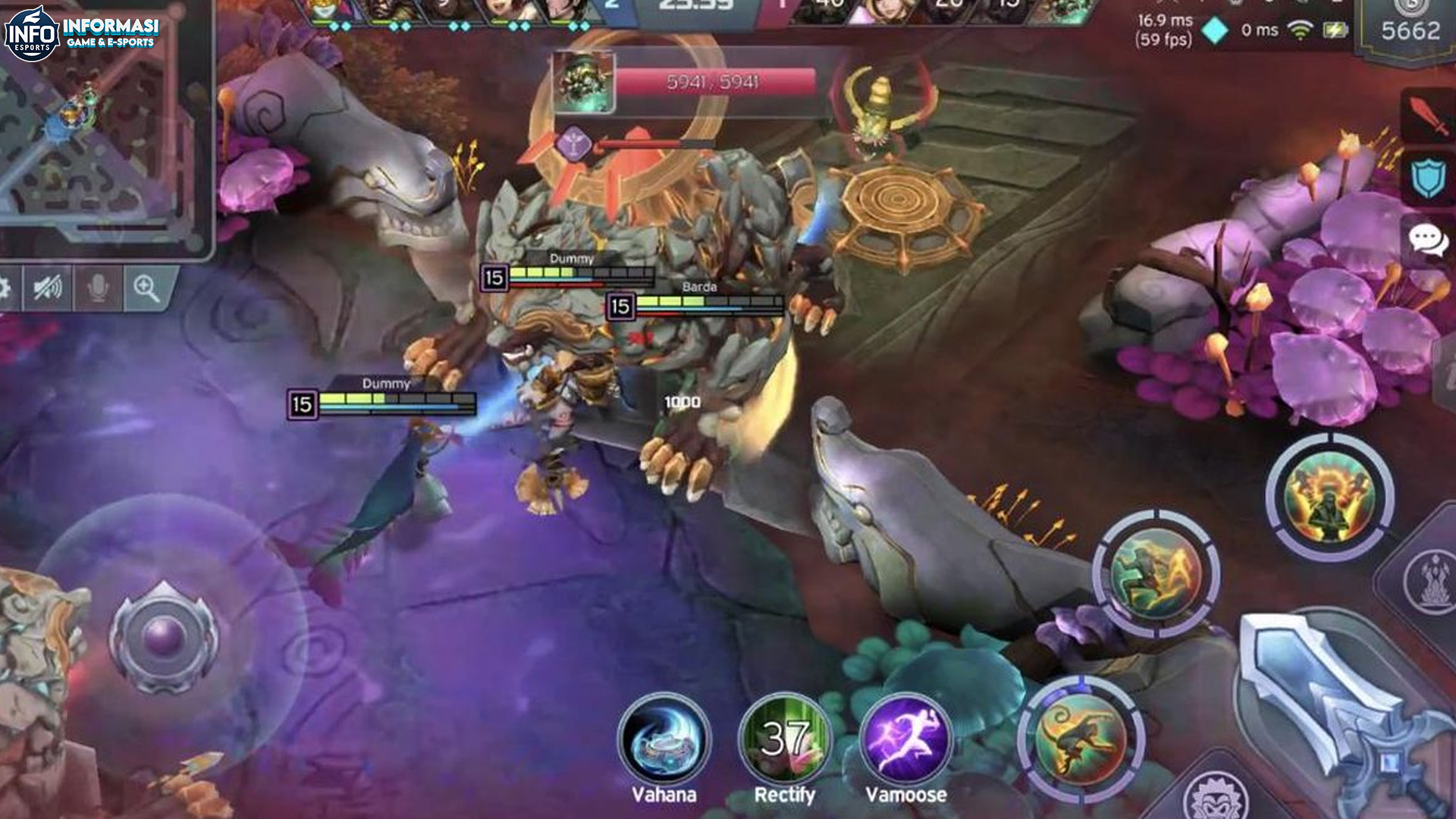The image size is (1456, 819).
Task: Use the Rectify spell on cooldown
Action: [784, 739]
